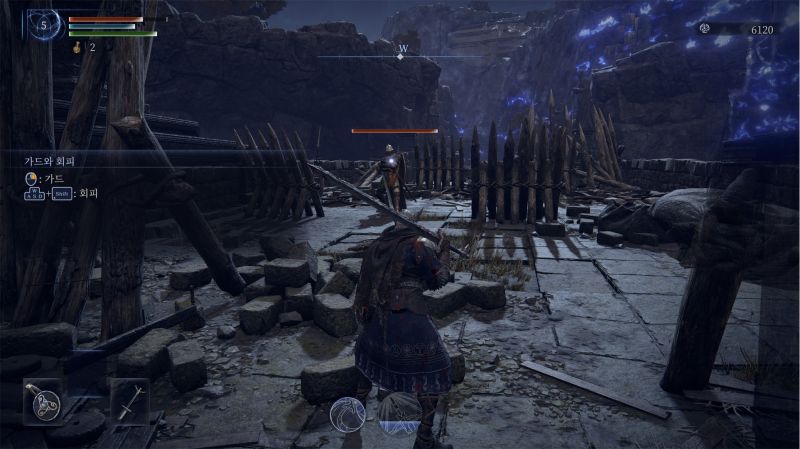
Task: Select the sword weapon slot
Action: coord(130,400)
